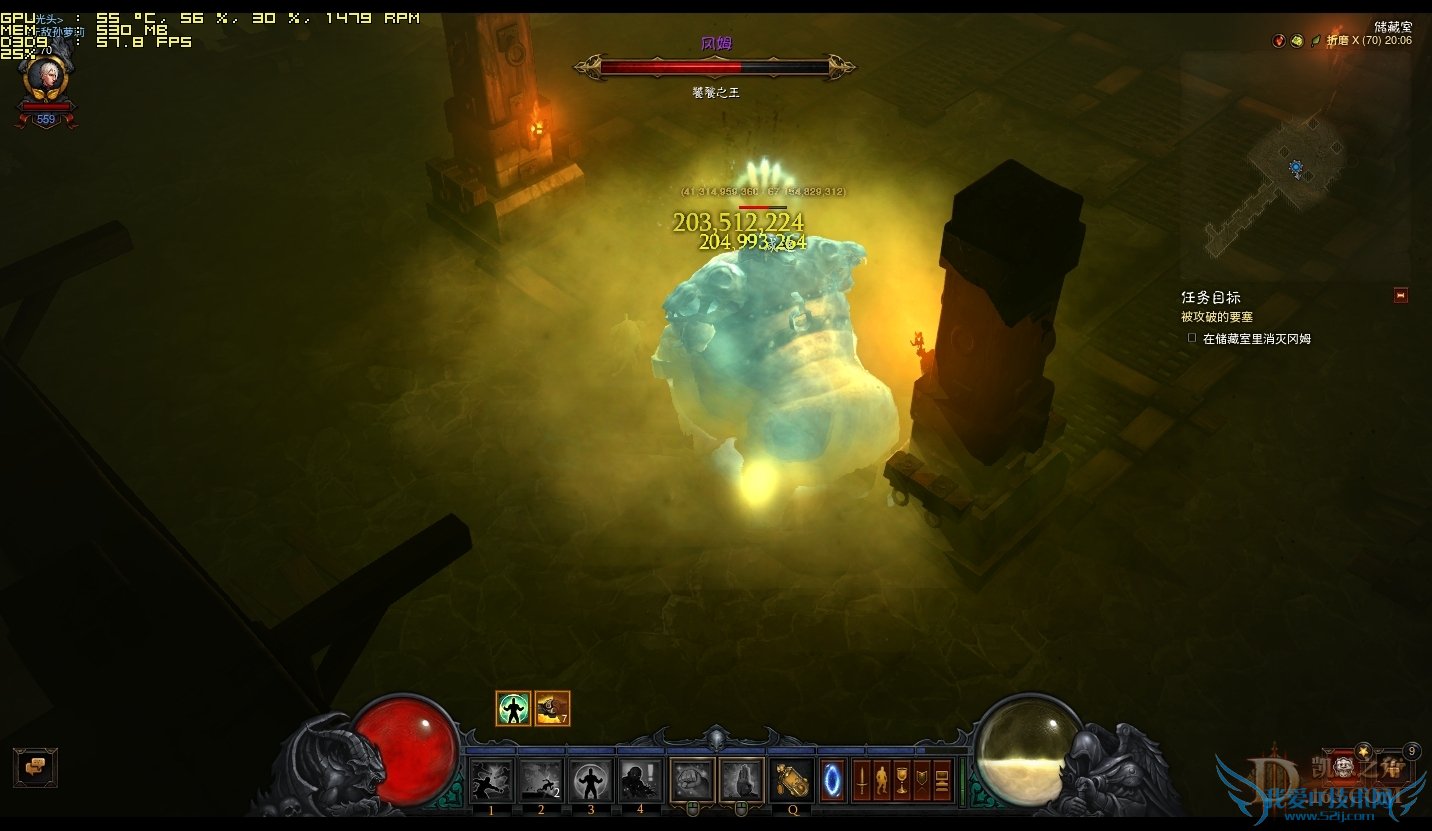Open the banner-shaped menu button

pyautogui.click(x=922, y=781)
